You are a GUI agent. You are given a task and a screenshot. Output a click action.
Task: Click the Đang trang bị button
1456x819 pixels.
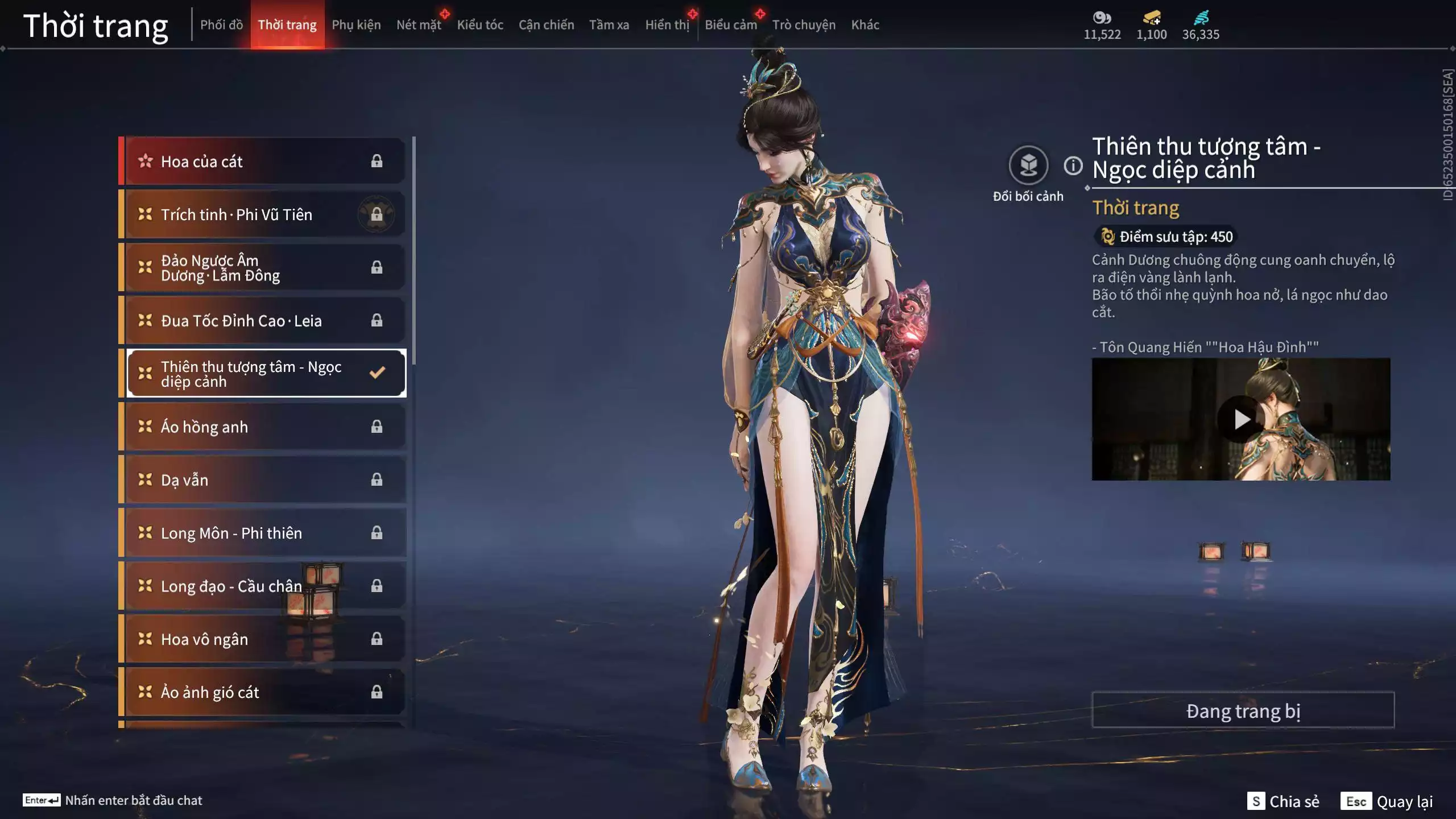pyautogui.click(x=1243, y=710)
